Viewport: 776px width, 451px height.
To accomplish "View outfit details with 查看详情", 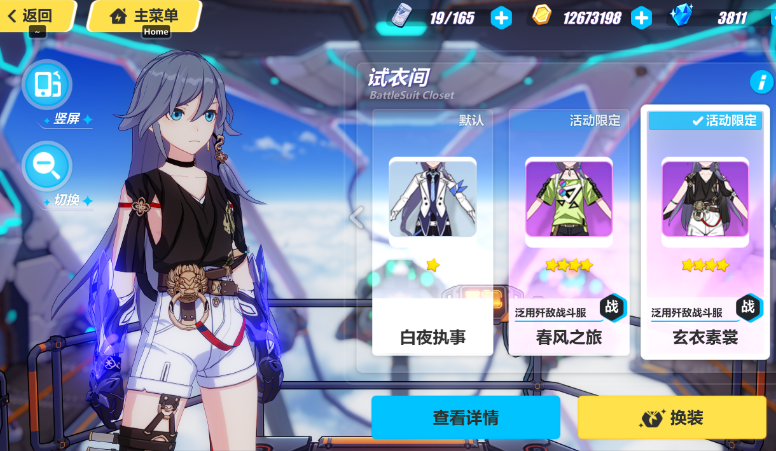I will click(465, 417).
